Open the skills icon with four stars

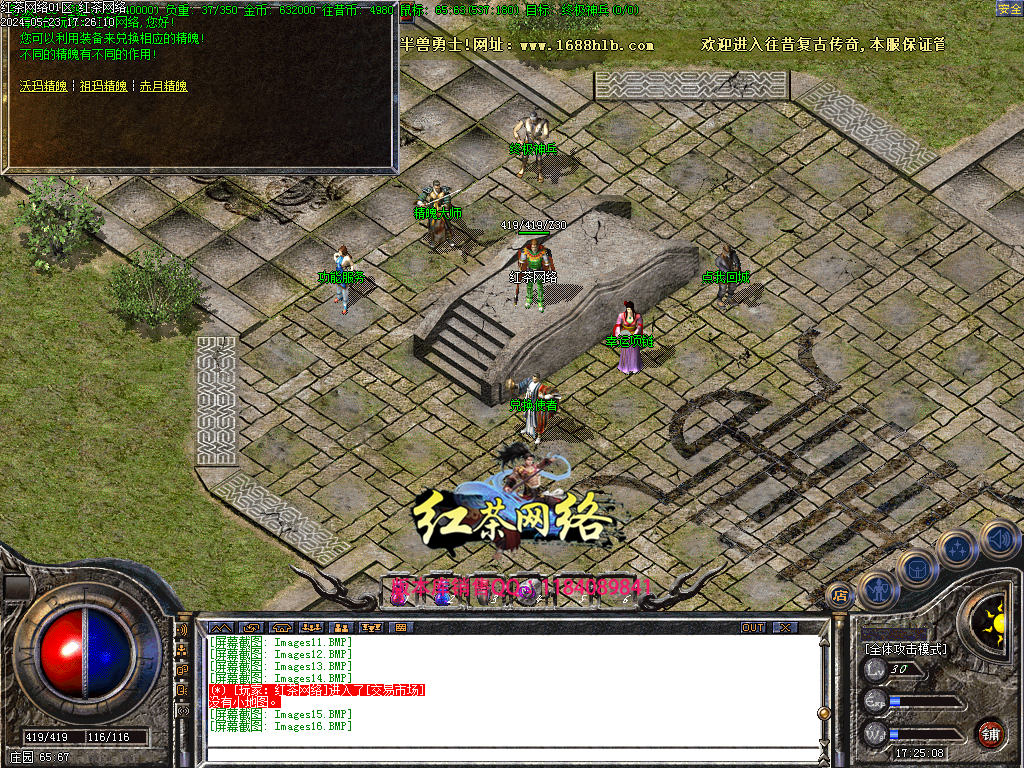[x=958, y=548]
